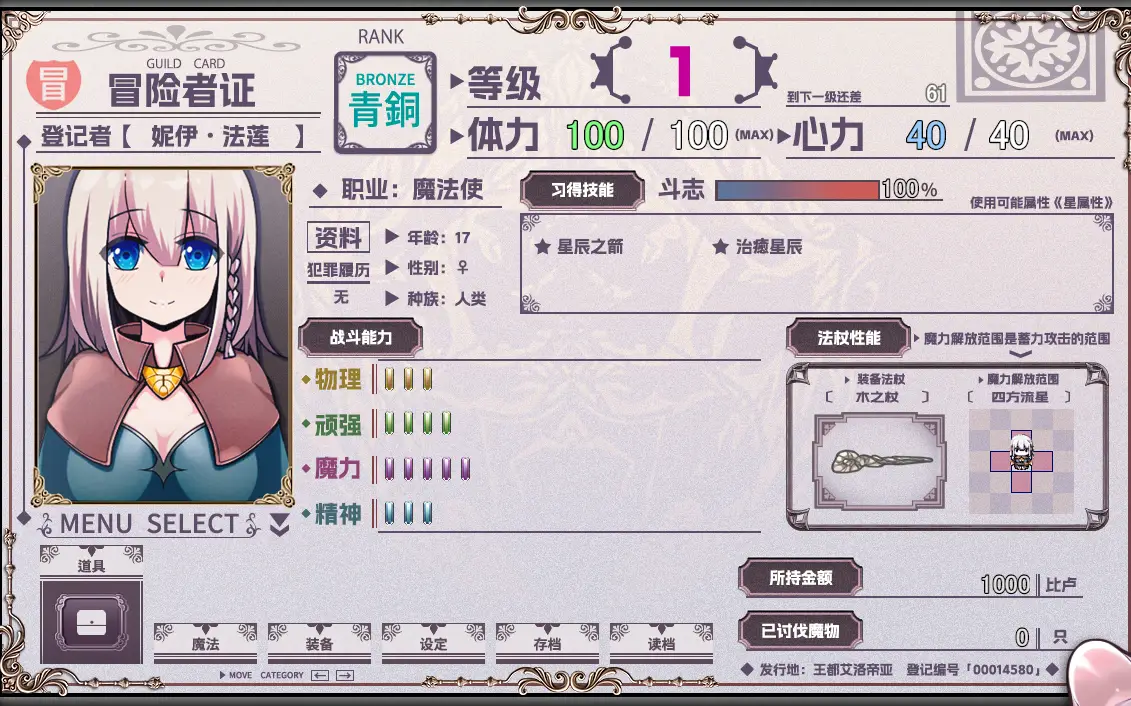1131x706 pixels.
Task: Click the 木之杖 equipped staff image
Action: pos(880,461)
